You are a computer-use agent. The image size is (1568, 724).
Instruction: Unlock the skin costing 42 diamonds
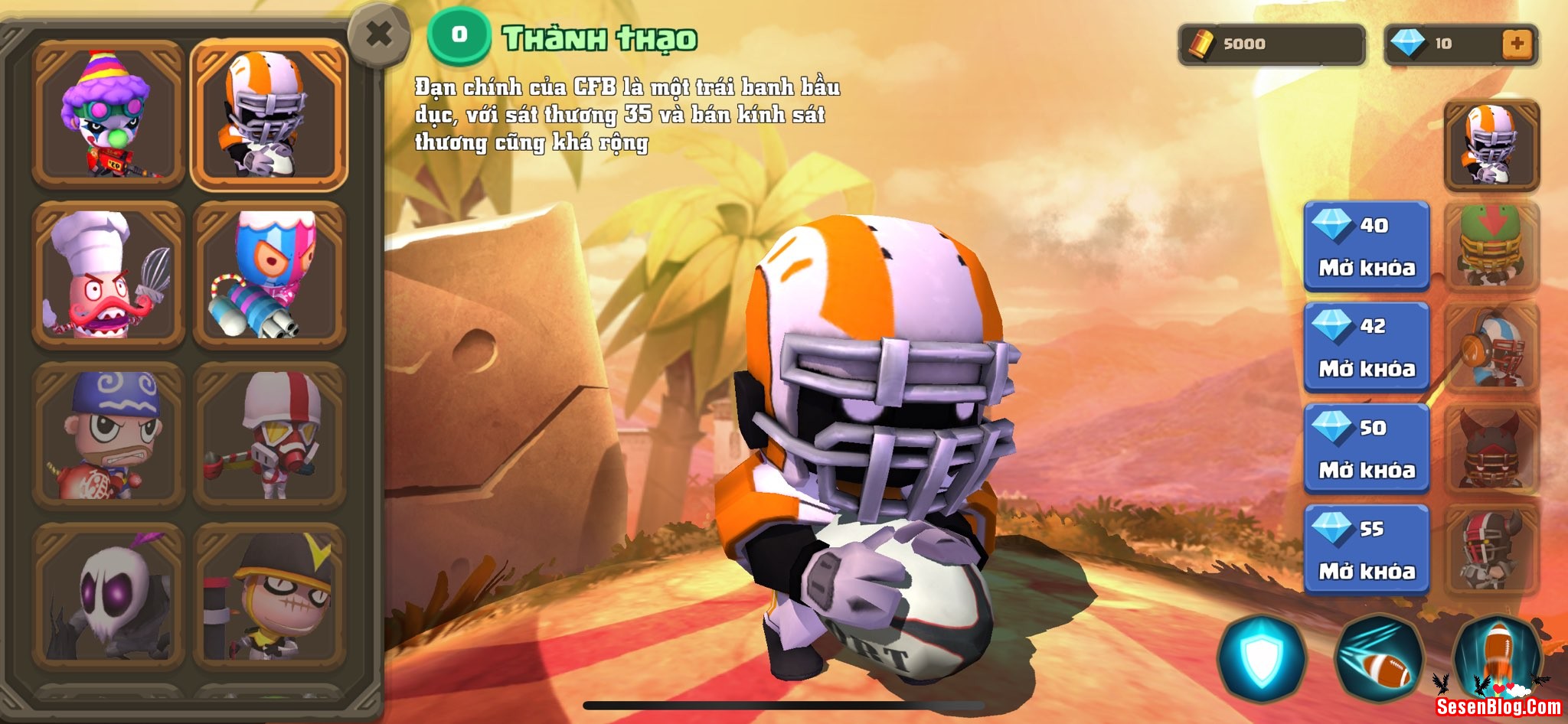point(1367,347)
